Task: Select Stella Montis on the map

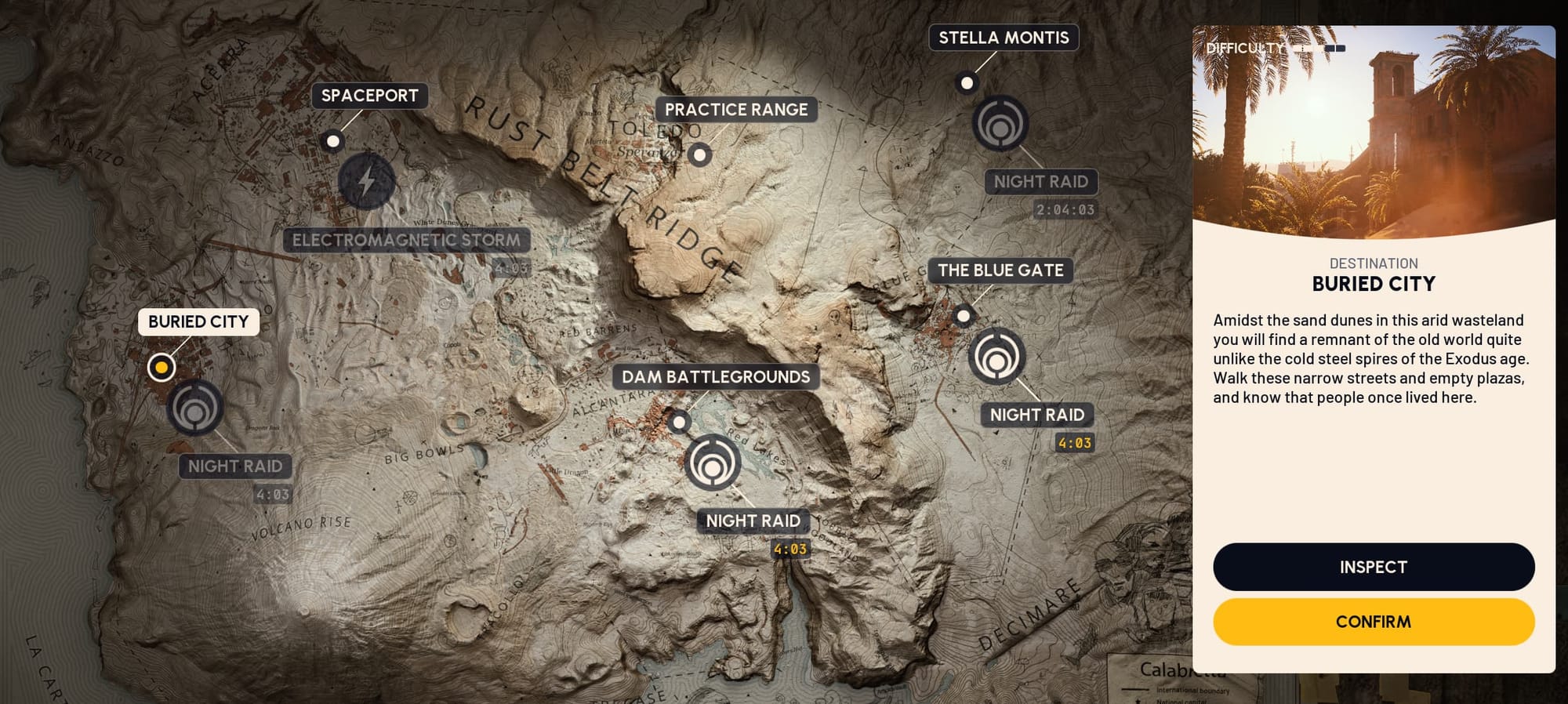Action: pyautogui.click(x=1004, y=38)
